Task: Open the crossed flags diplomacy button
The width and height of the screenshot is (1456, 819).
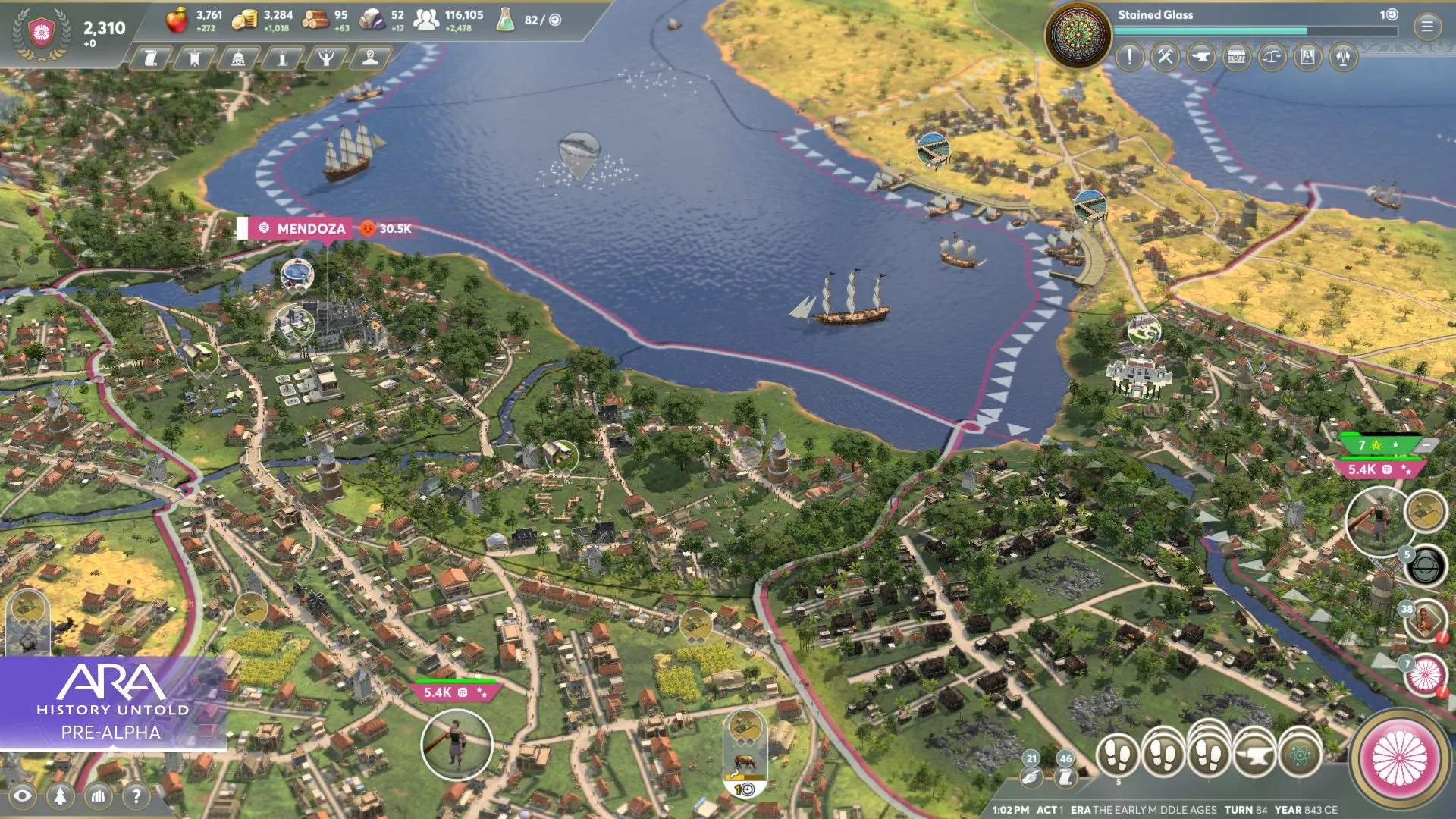Action: tap(1343, 57)
